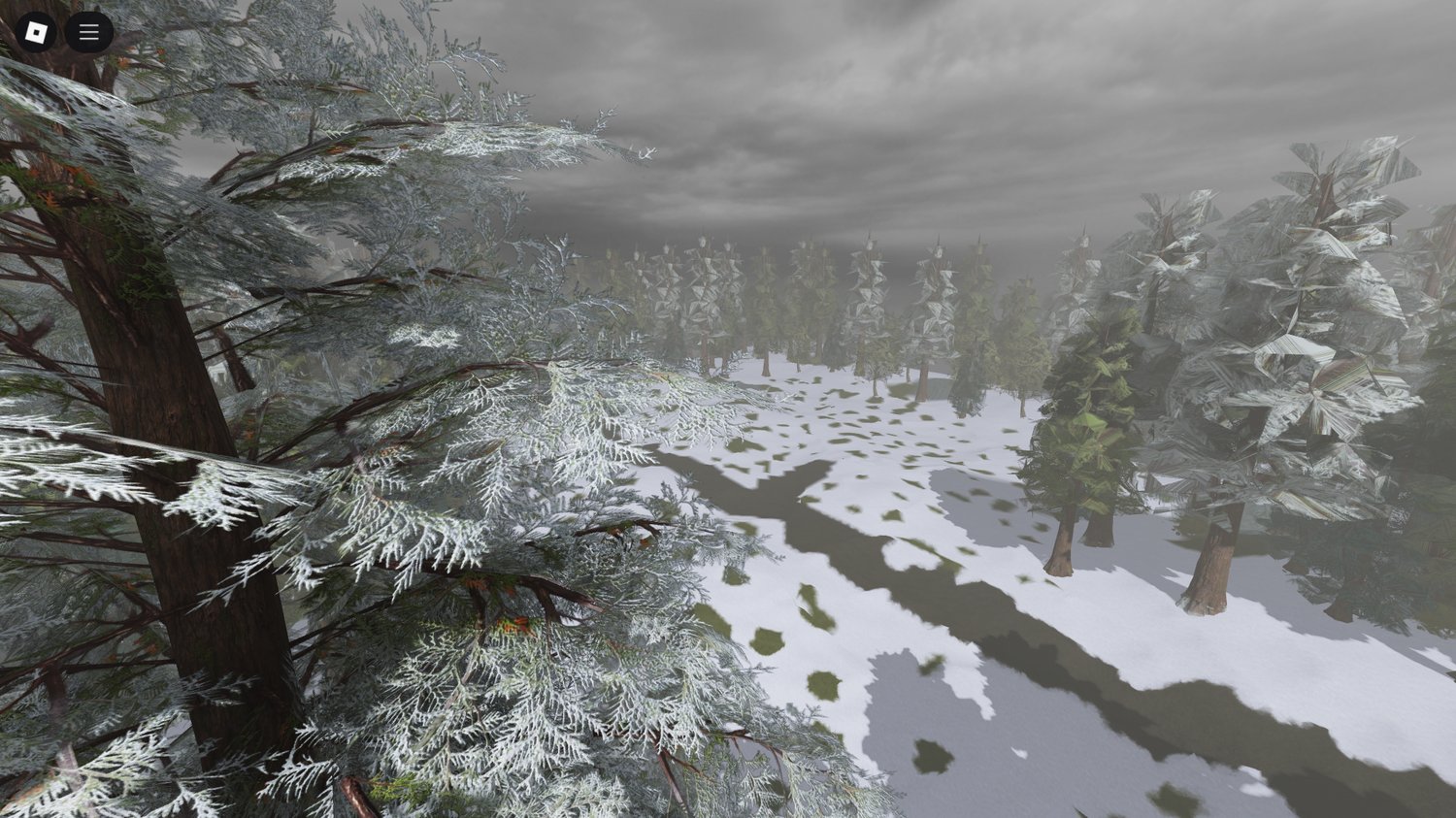This screenshot has width=1456, height=818.
Task: Tap the in-game settings hamburger icon
Action: click(88, 31)
